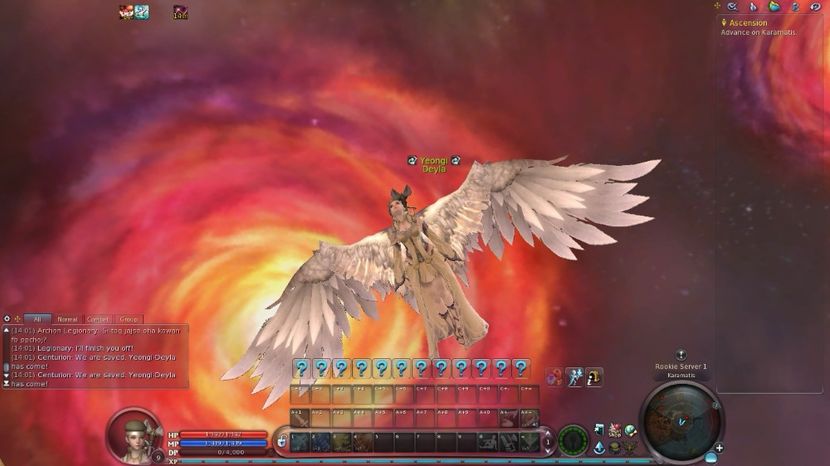Select the Combat chat tab
The width and height of the screenshot is (830, 466).
pyautogui.click(x=98, y=319)
